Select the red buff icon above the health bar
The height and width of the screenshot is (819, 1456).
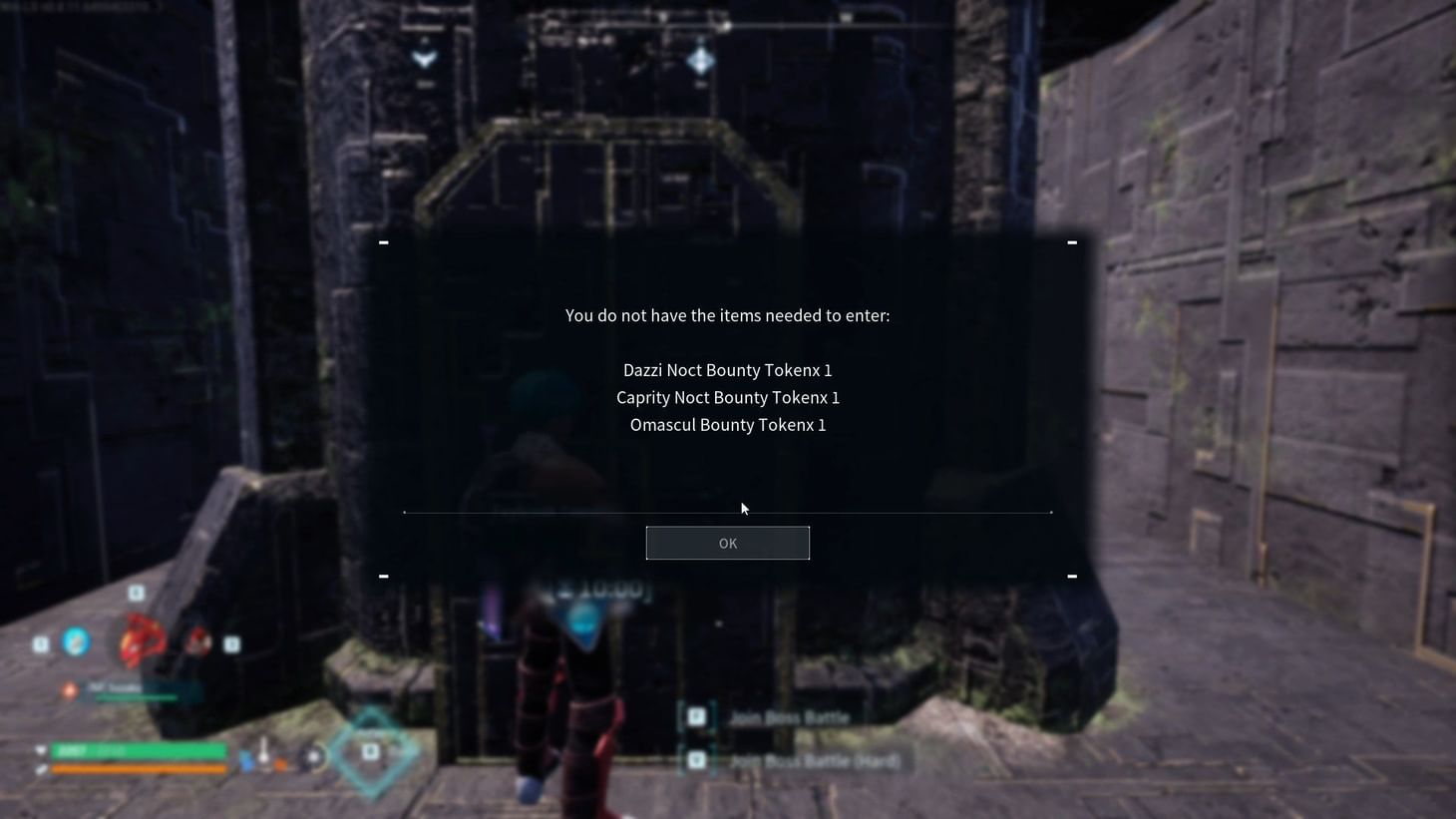[x=69, y=689]
